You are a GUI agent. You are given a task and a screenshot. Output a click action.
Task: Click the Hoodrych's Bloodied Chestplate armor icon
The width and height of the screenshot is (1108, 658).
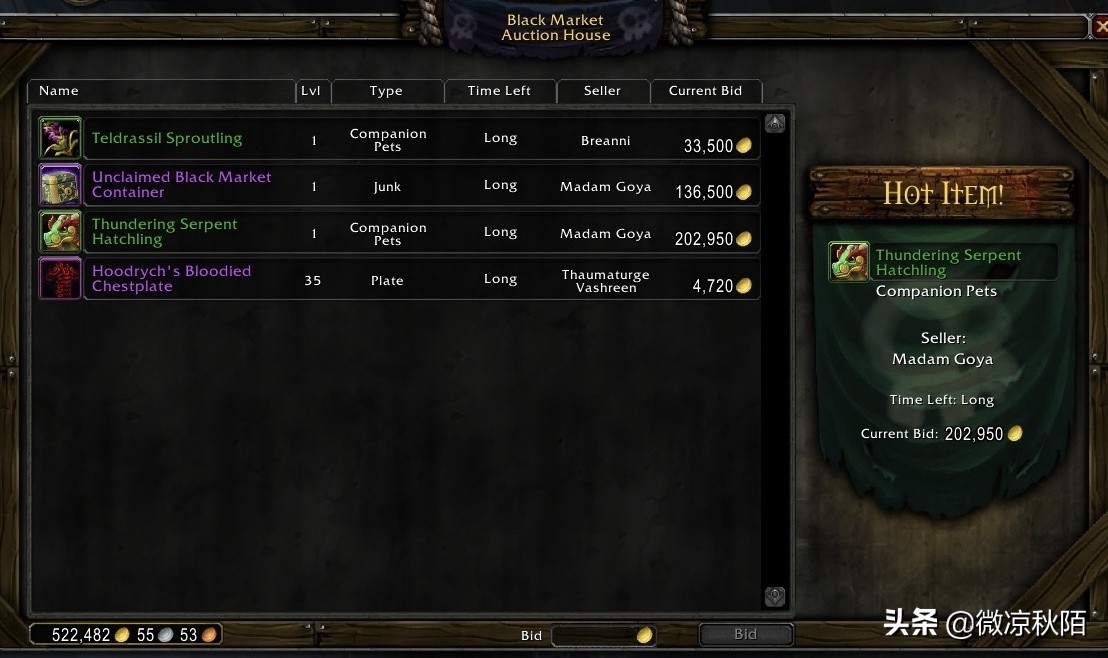pos(59,279)
